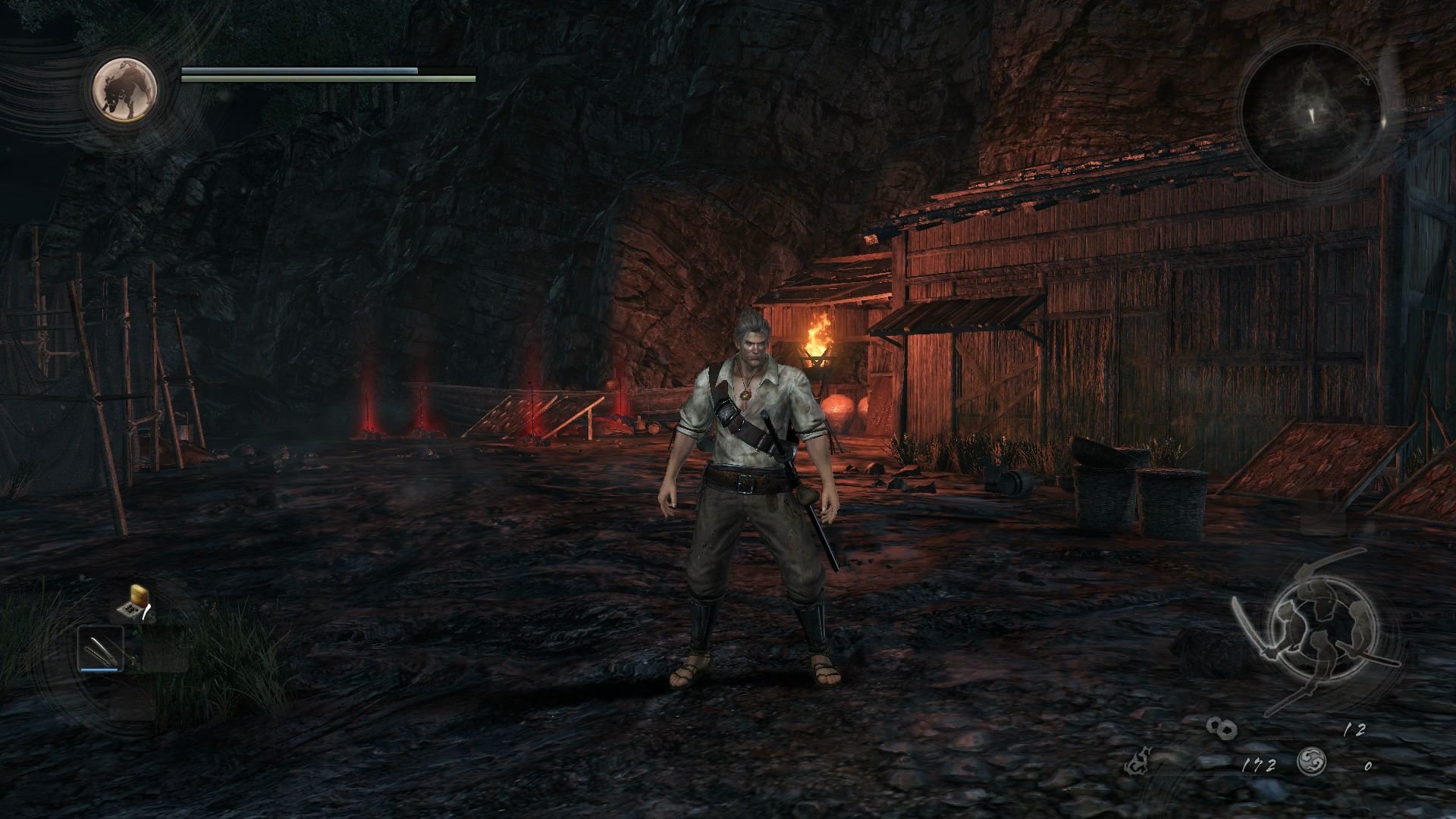Choose the equipped katana weapon slot
This screenshot has height=819, width=1456.
(x=101, y=648)
